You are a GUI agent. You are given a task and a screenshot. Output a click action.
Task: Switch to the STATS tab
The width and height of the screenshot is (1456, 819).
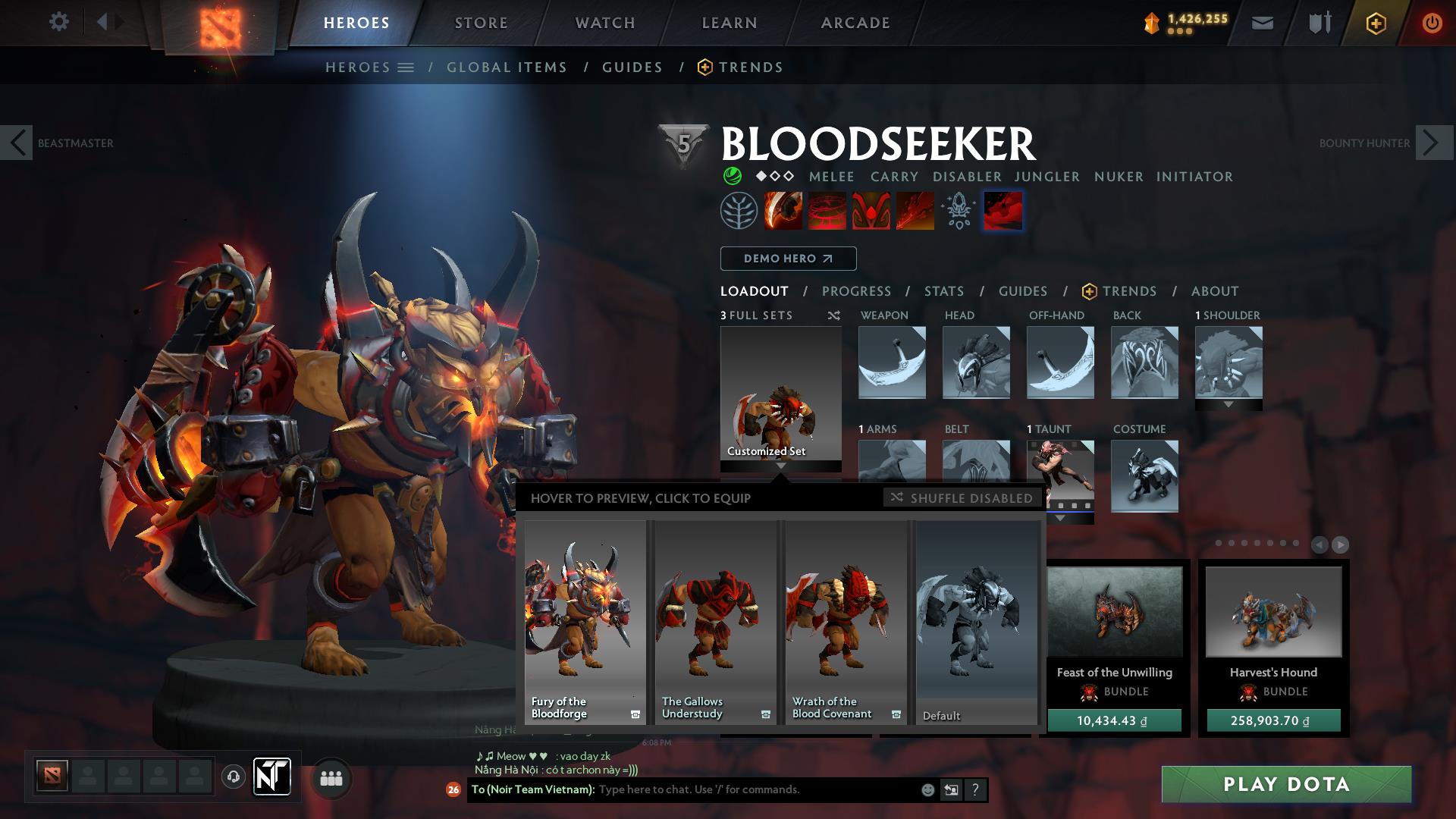tap(943, 291)
